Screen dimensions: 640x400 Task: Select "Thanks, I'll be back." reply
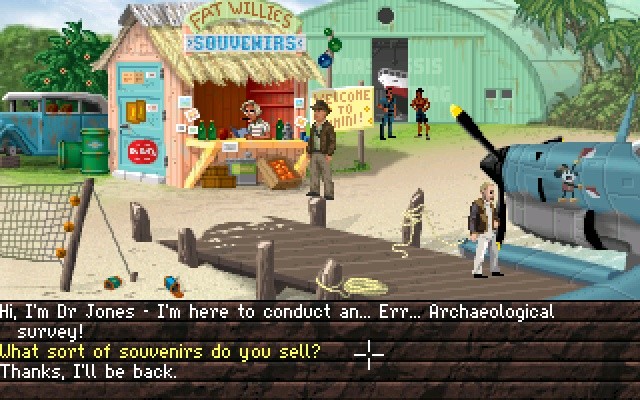[x=88, y=371]
